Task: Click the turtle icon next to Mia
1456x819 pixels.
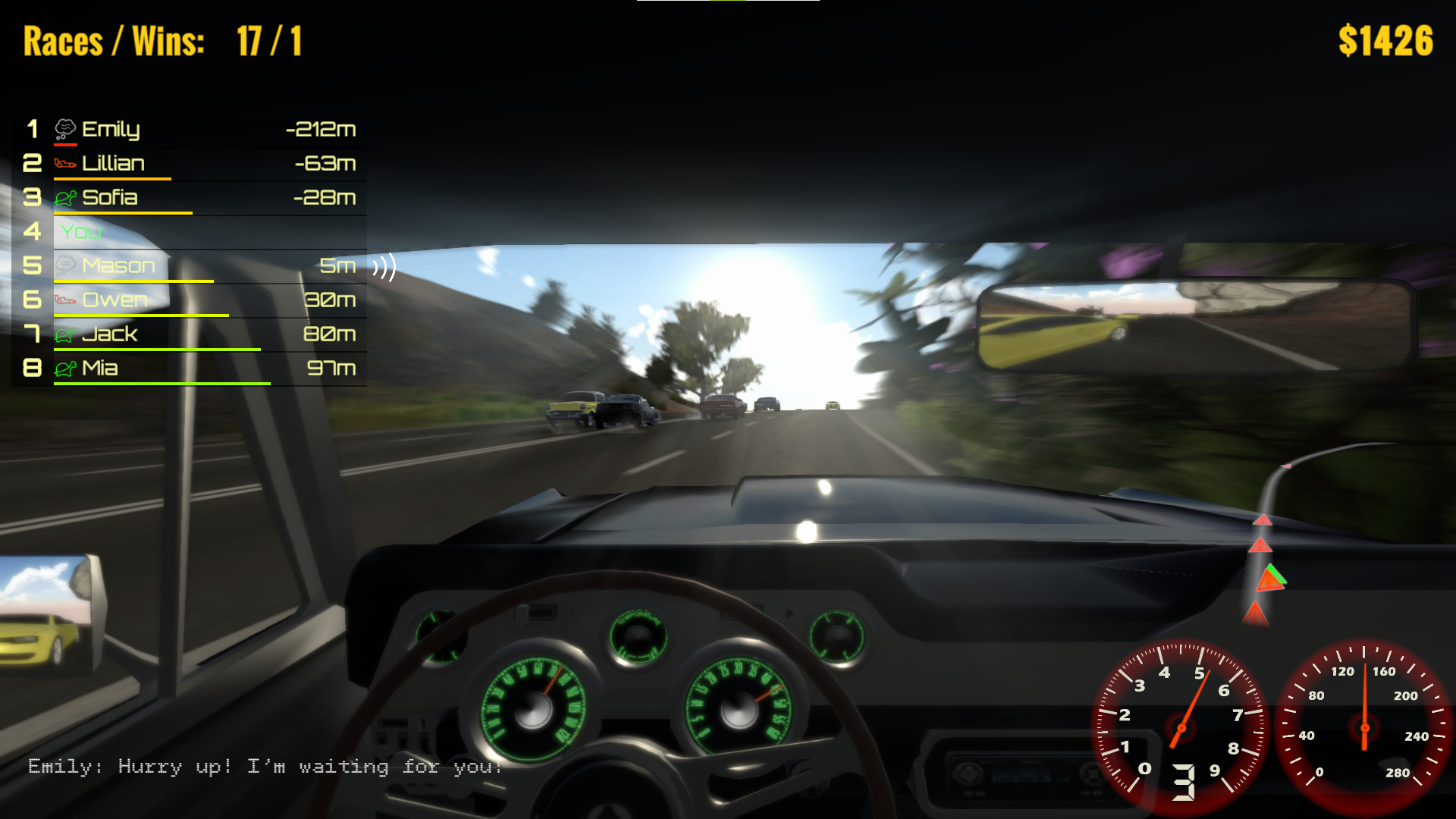Action: point(67,369)
